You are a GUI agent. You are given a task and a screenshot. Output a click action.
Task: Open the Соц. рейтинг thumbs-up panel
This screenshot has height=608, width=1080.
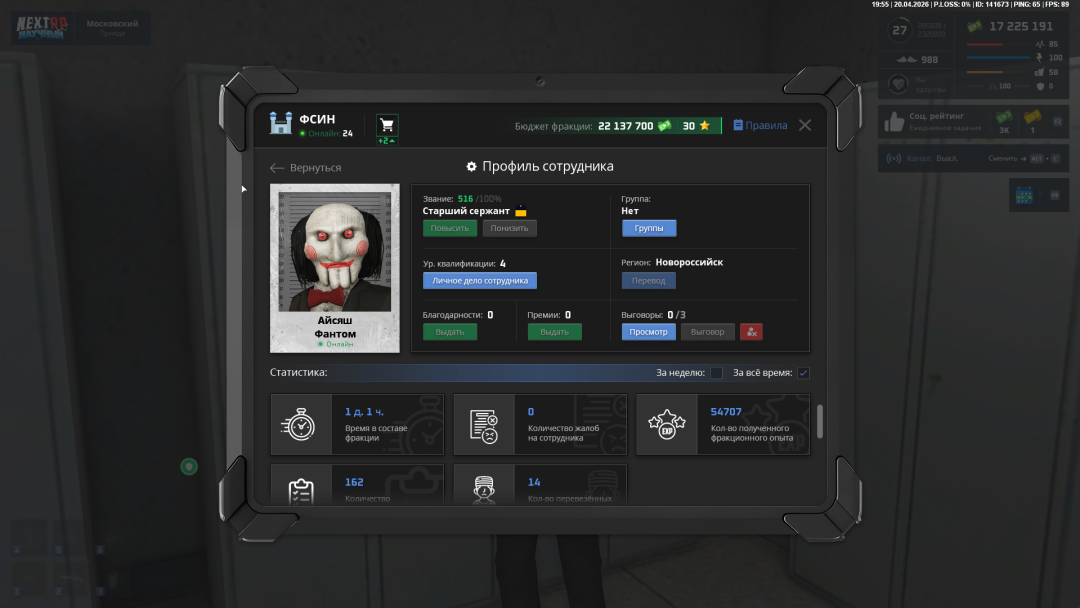point(894,122)
